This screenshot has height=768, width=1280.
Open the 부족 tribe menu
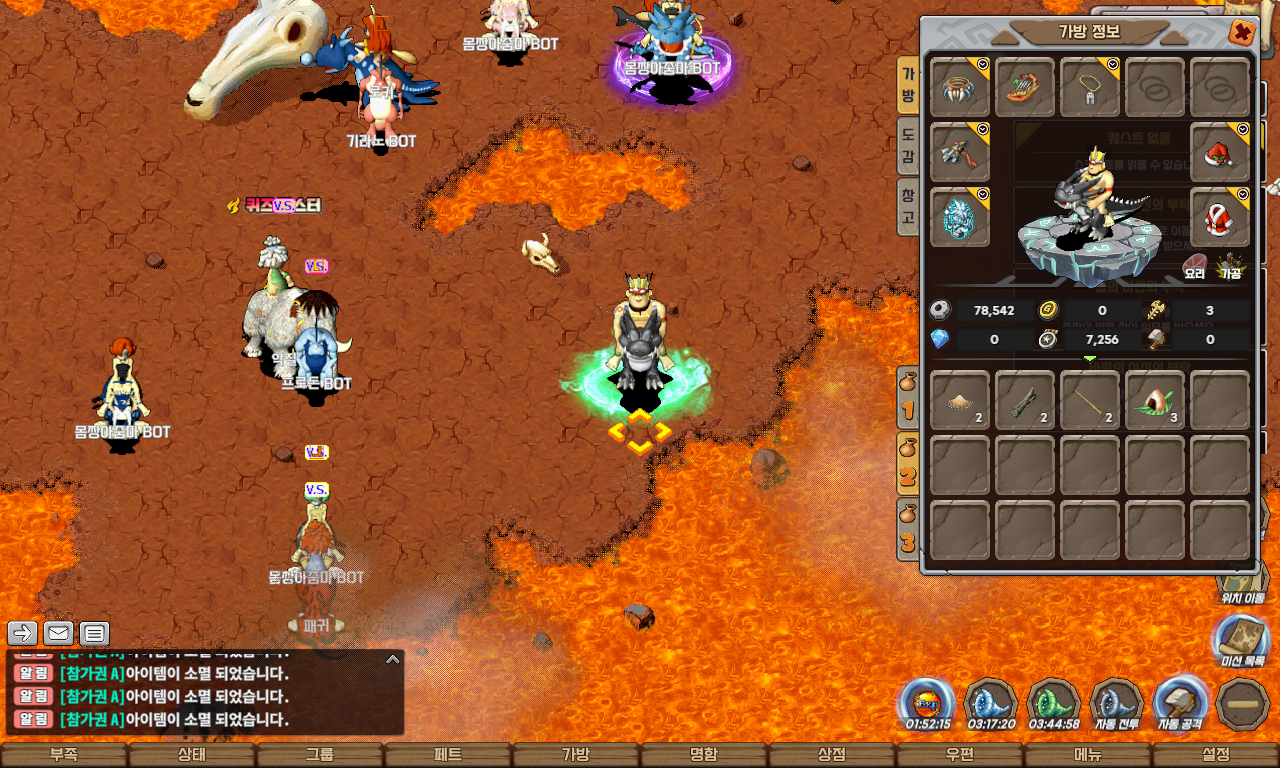point(63,755)
